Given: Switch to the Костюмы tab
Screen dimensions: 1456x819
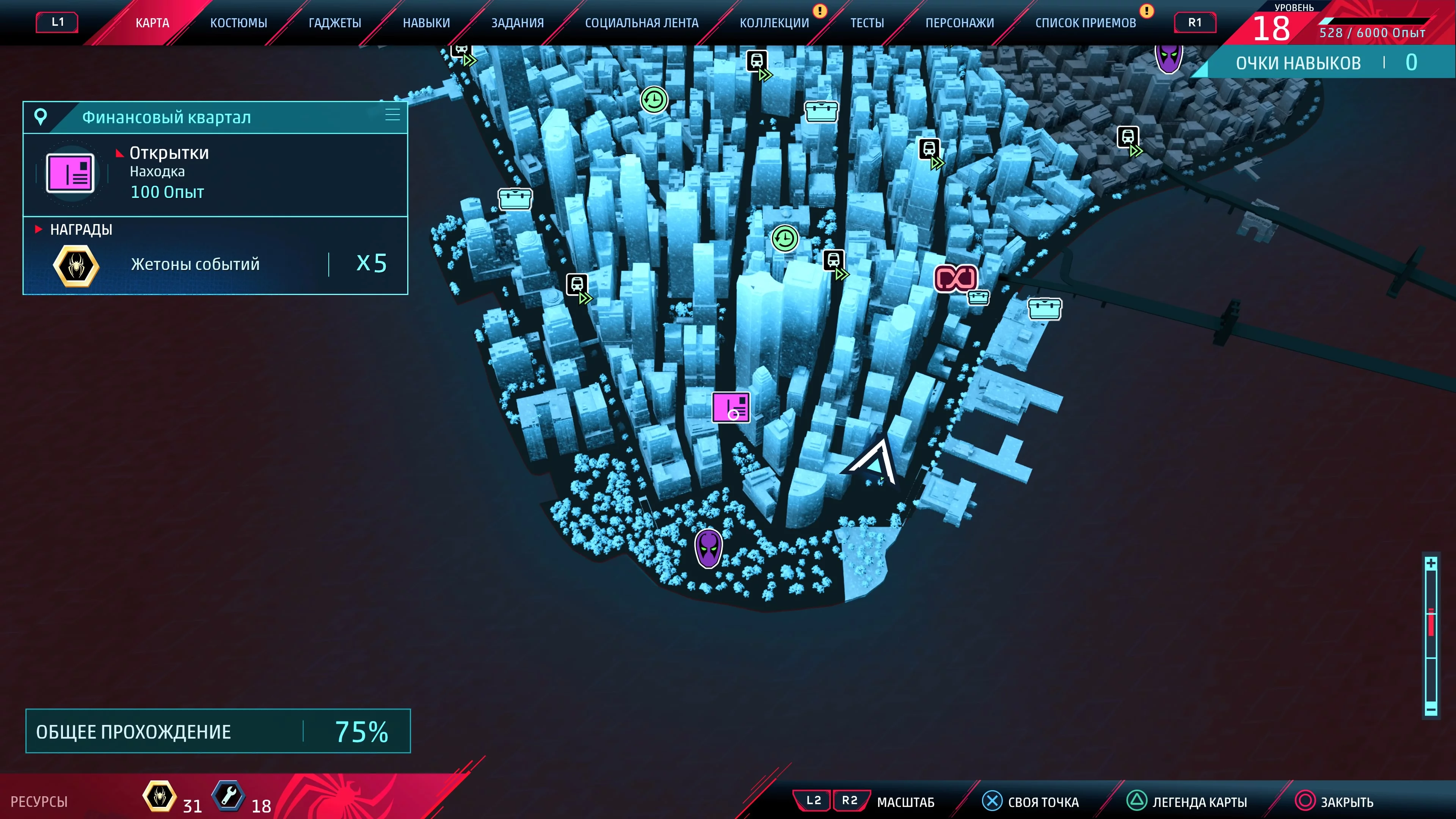Looking at the screenshot, I should [x=238, y=23].
